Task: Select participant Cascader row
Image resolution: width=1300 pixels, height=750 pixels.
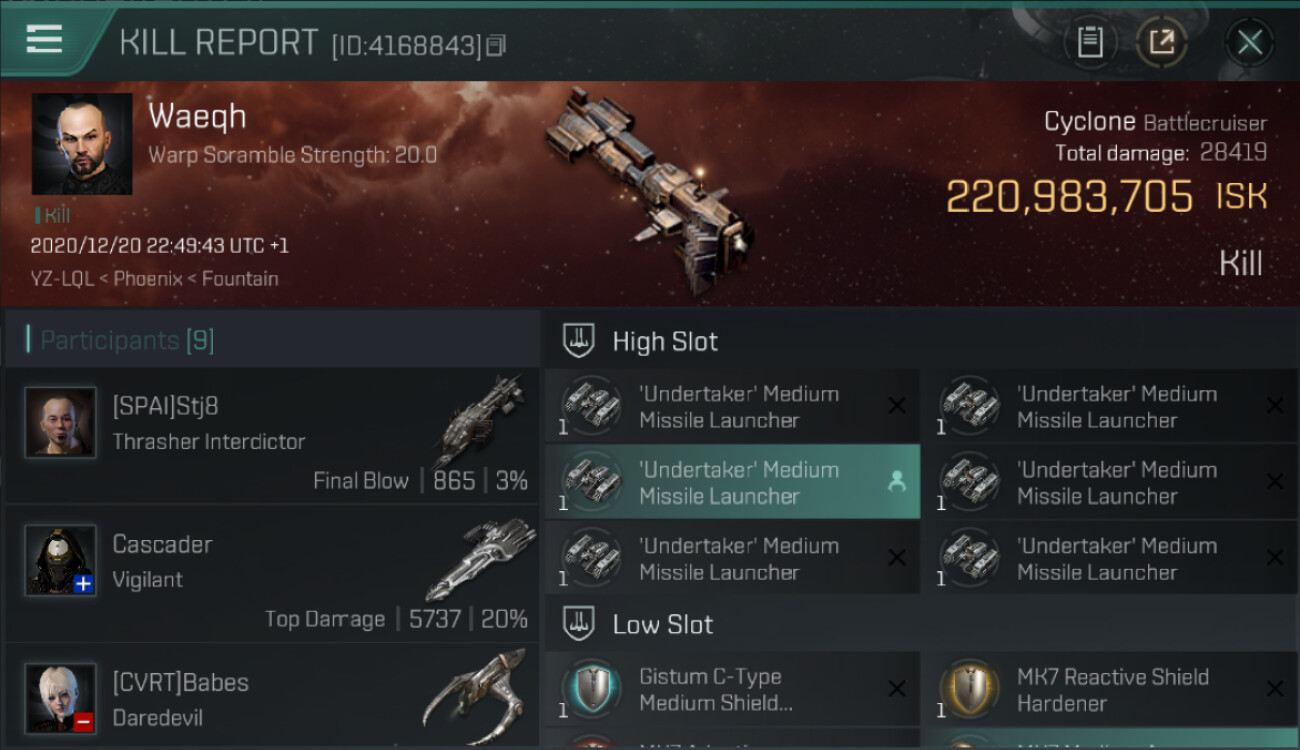Action: pos(272,574)
